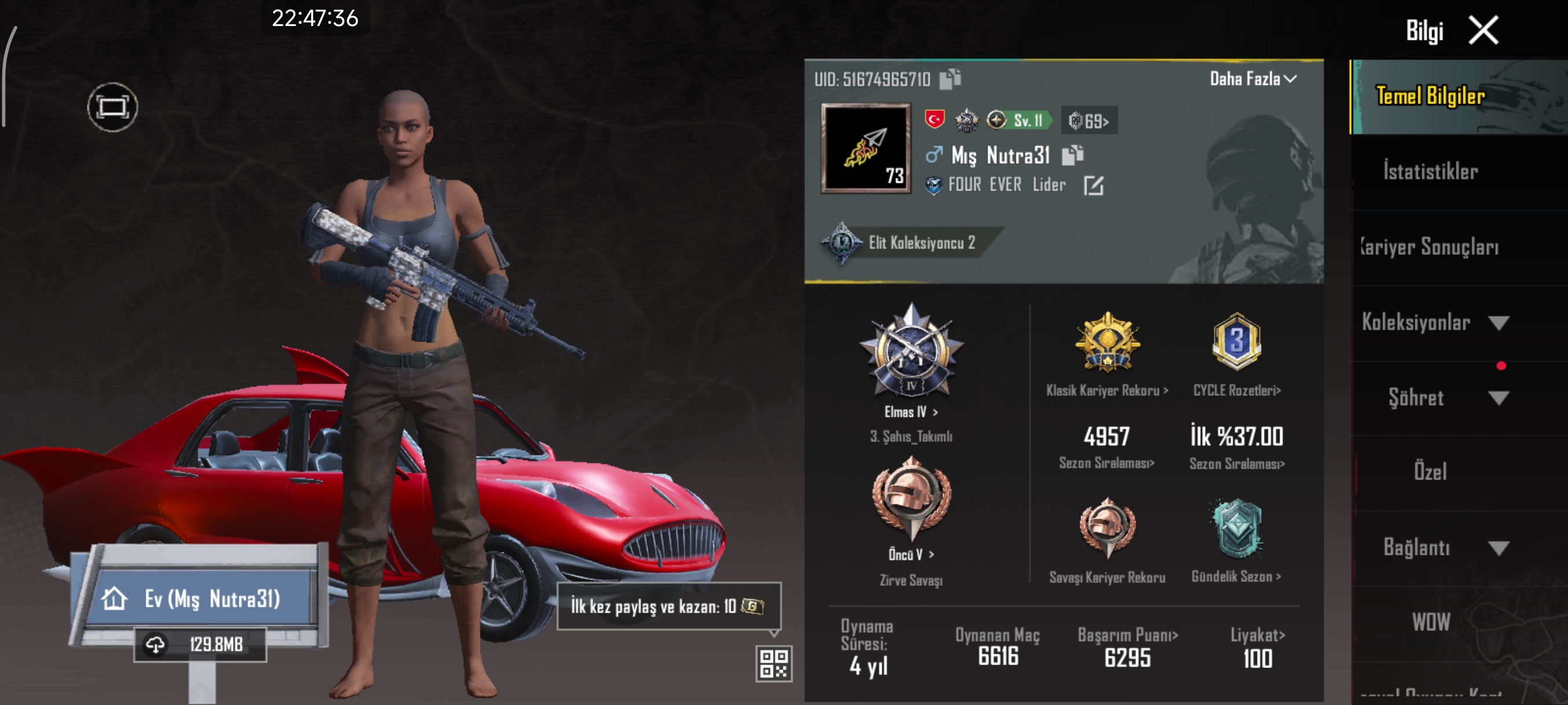The image size is (1568, 705).
Task: Click the home icon on the Ev sign
Action: tap(113, 599)
